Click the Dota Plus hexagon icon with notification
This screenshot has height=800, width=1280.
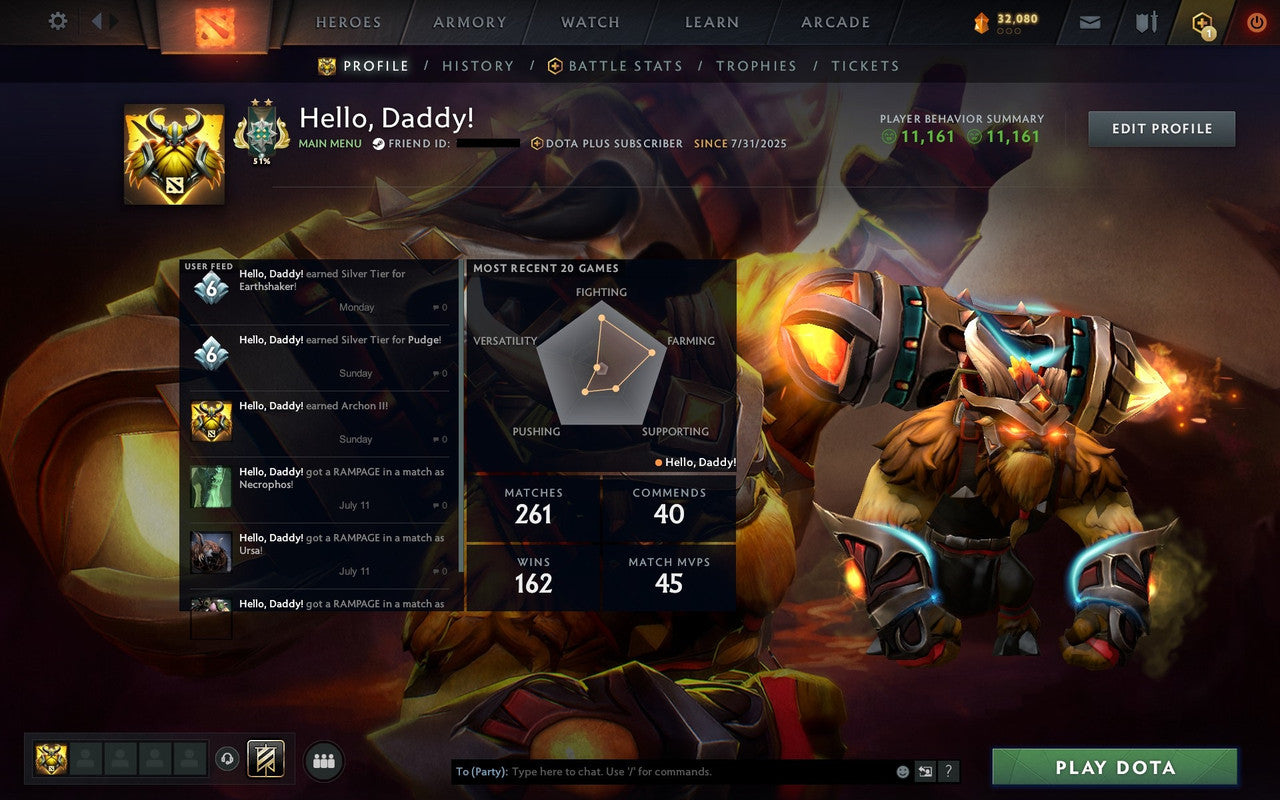[x=1200, y=21]
